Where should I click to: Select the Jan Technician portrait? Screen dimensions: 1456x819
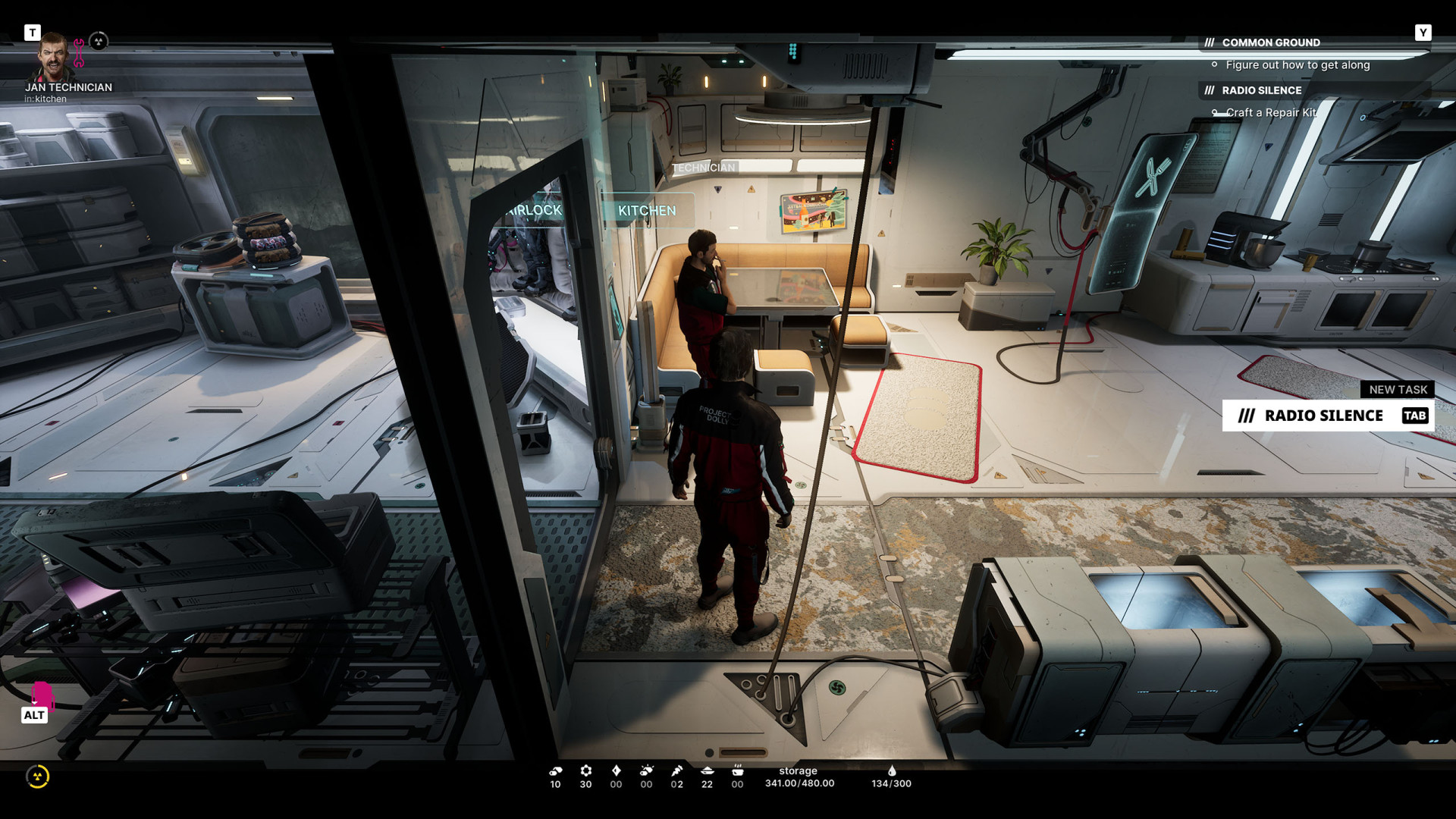tap(53, 57)
